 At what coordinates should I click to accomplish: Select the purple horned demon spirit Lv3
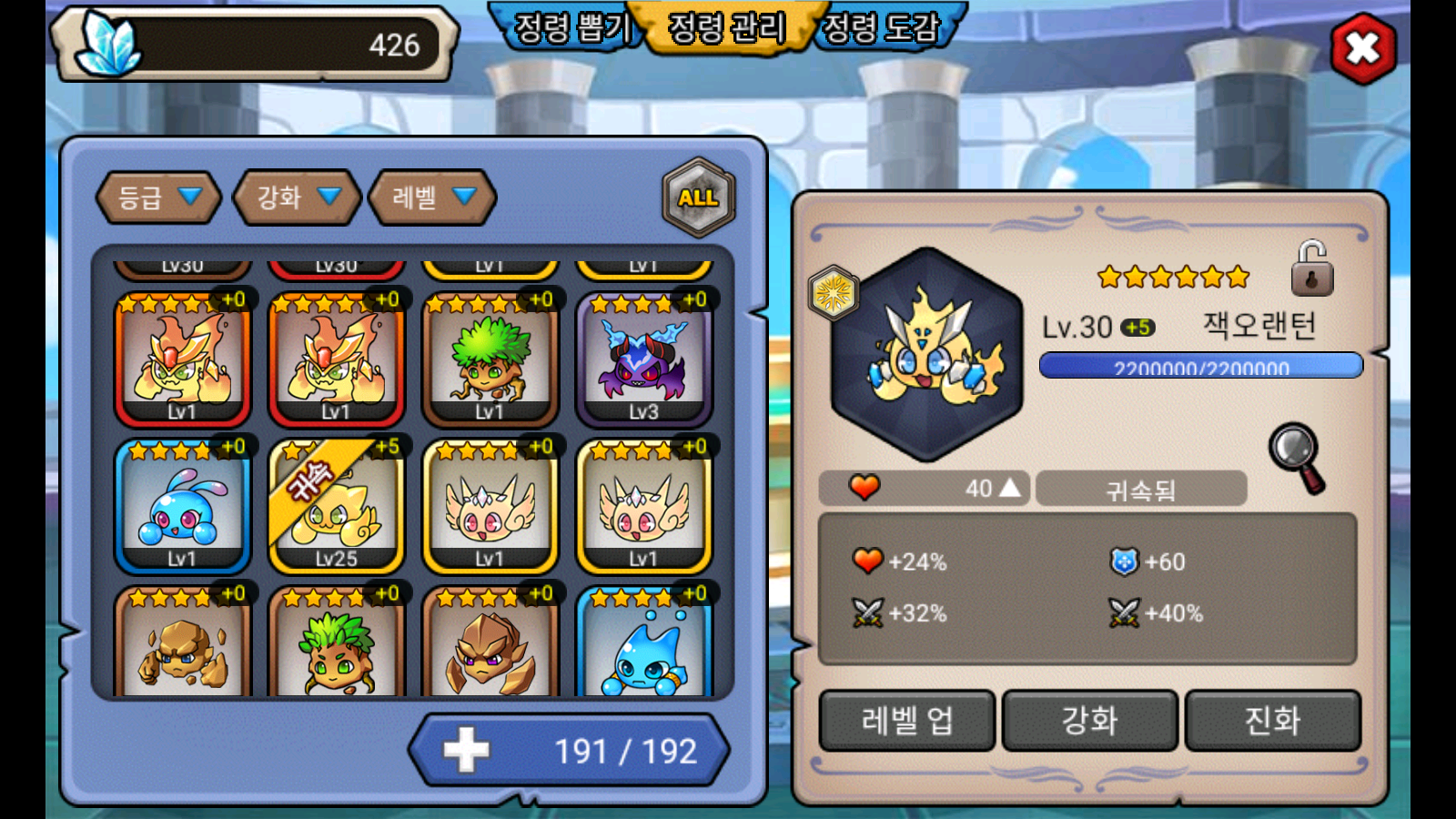click(644, 361)
